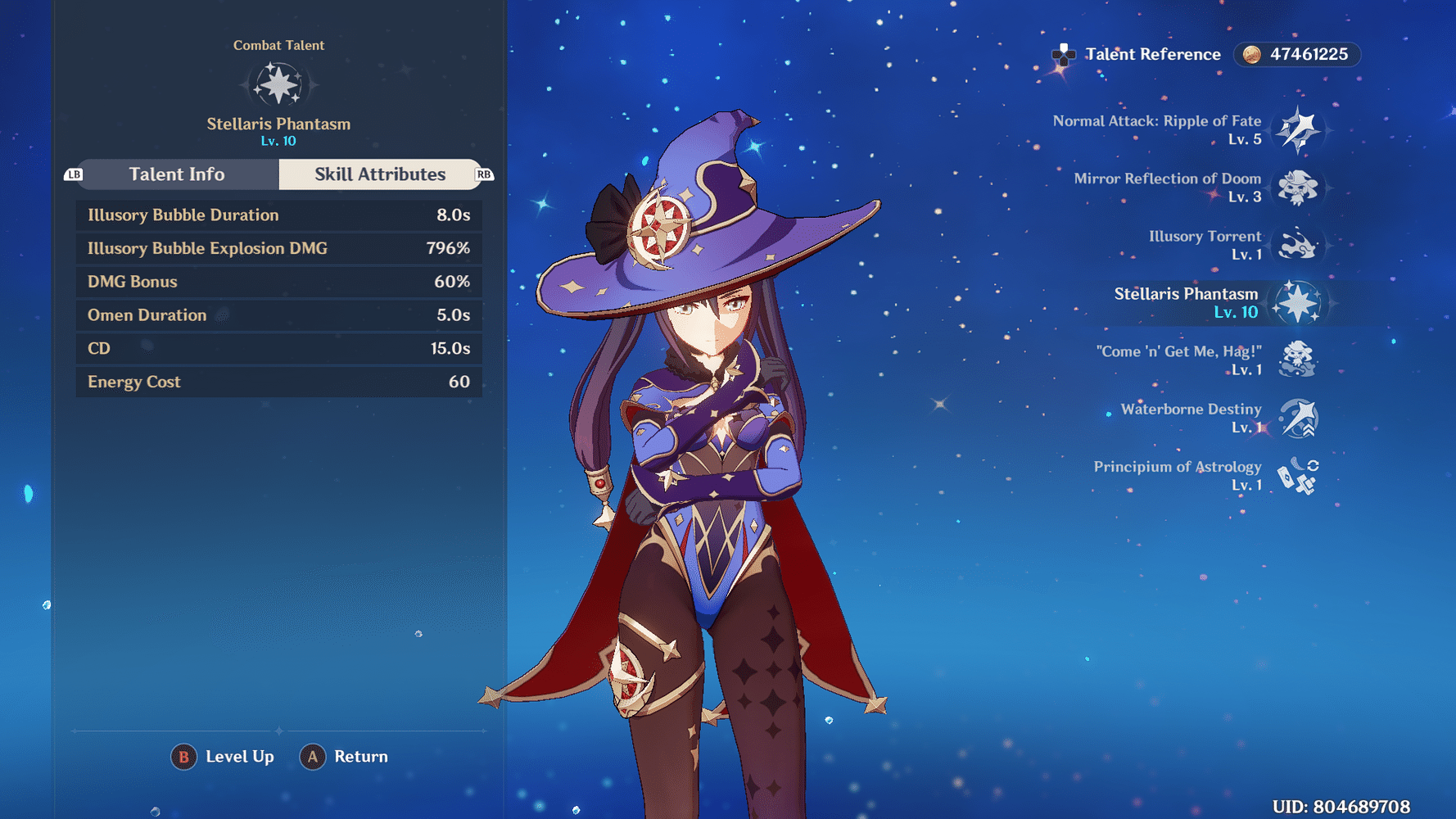1456x819 pixels.
Task: Select the Stellaris Phantasm icon in the talent list
Action: (1299, 303)
